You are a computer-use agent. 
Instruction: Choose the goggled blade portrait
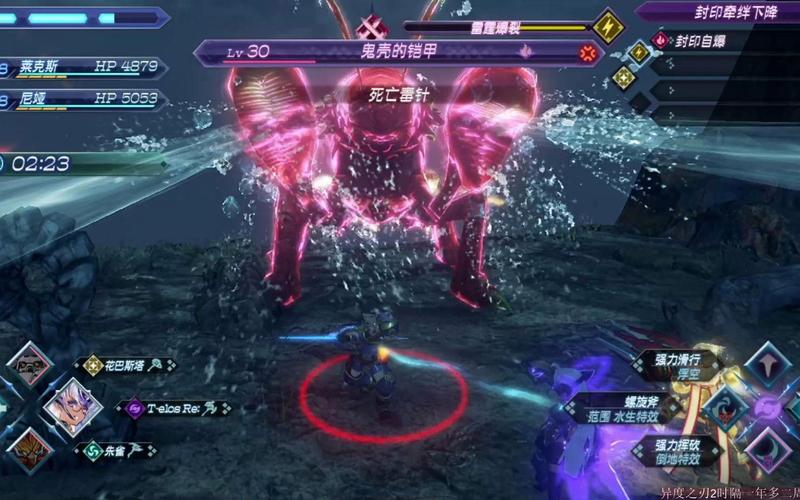pos(30,365)
